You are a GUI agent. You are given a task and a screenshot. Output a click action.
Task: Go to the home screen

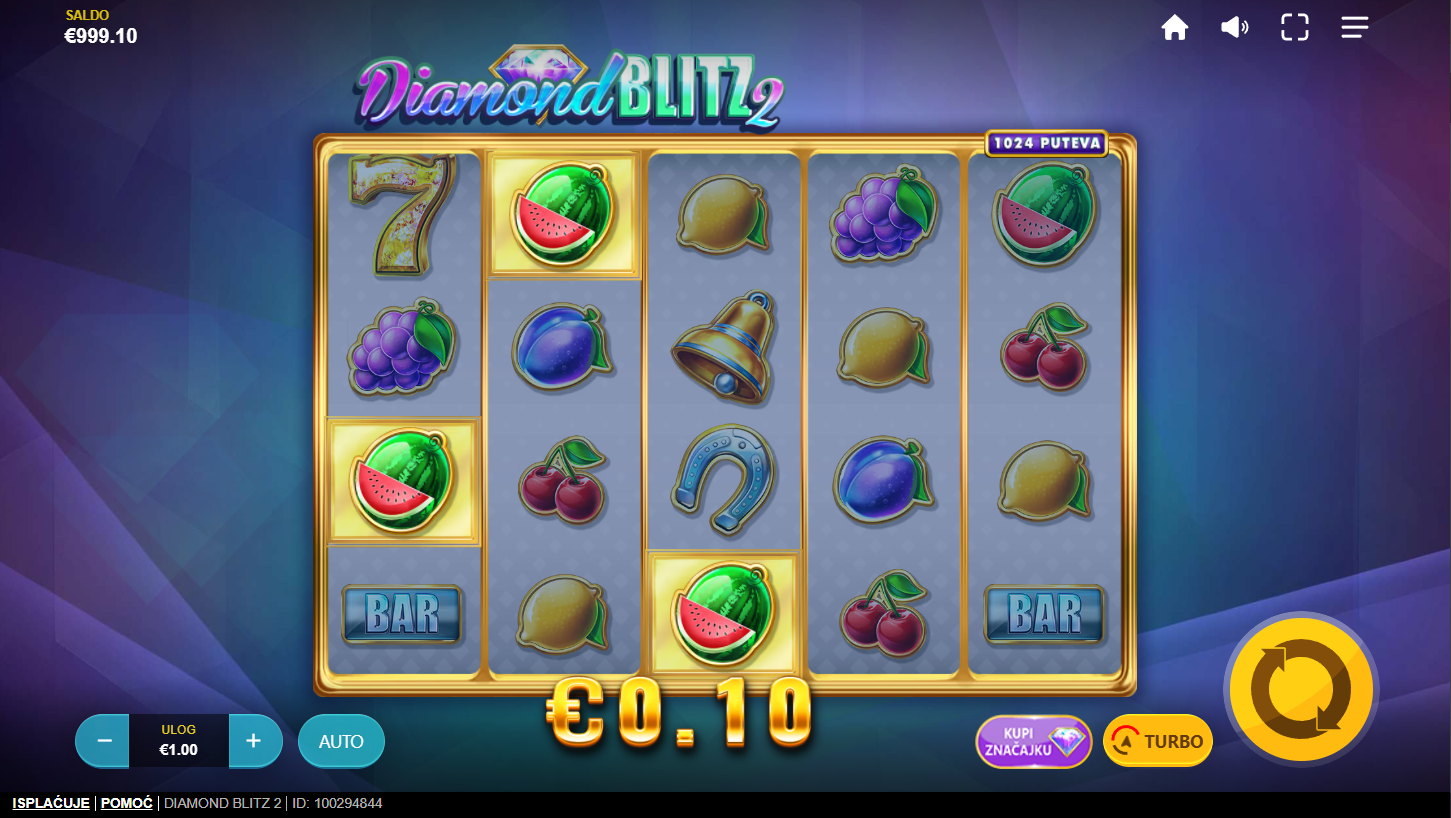click(x=1175, y=28)
